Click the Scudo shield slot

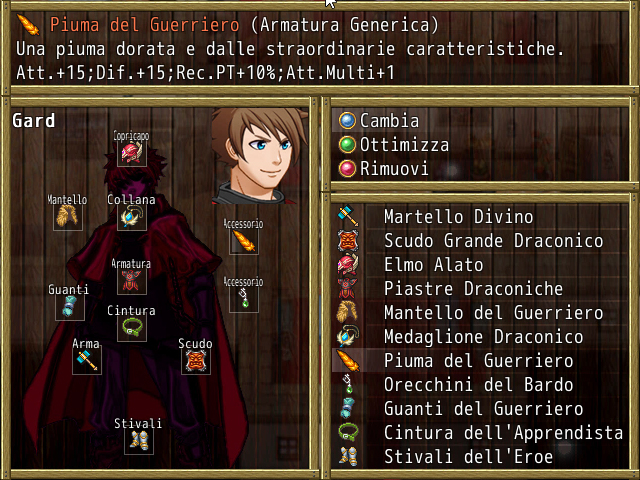[x=196, y=360]
